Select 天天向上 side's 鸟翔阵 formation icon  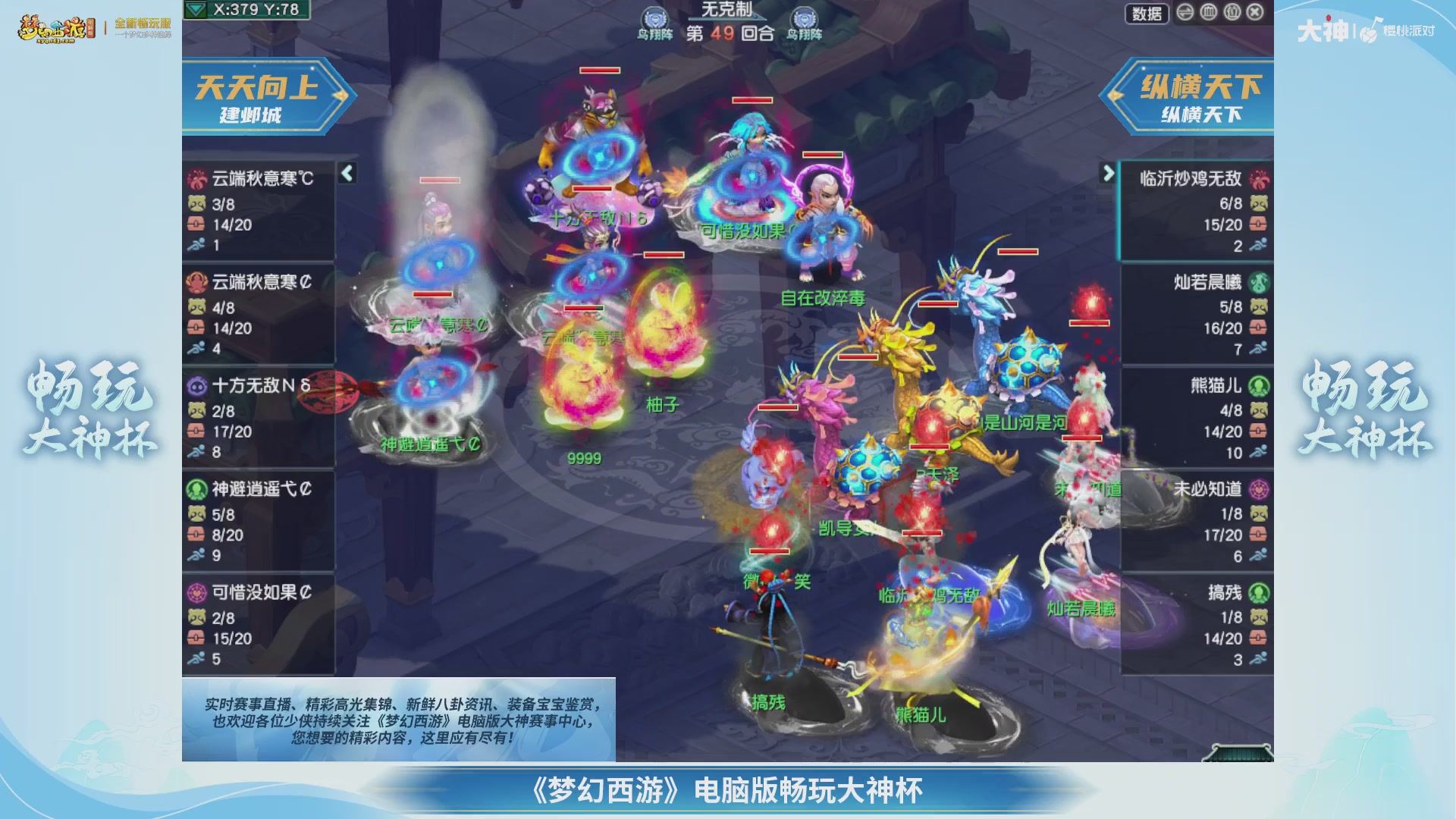tap(654, 17)
